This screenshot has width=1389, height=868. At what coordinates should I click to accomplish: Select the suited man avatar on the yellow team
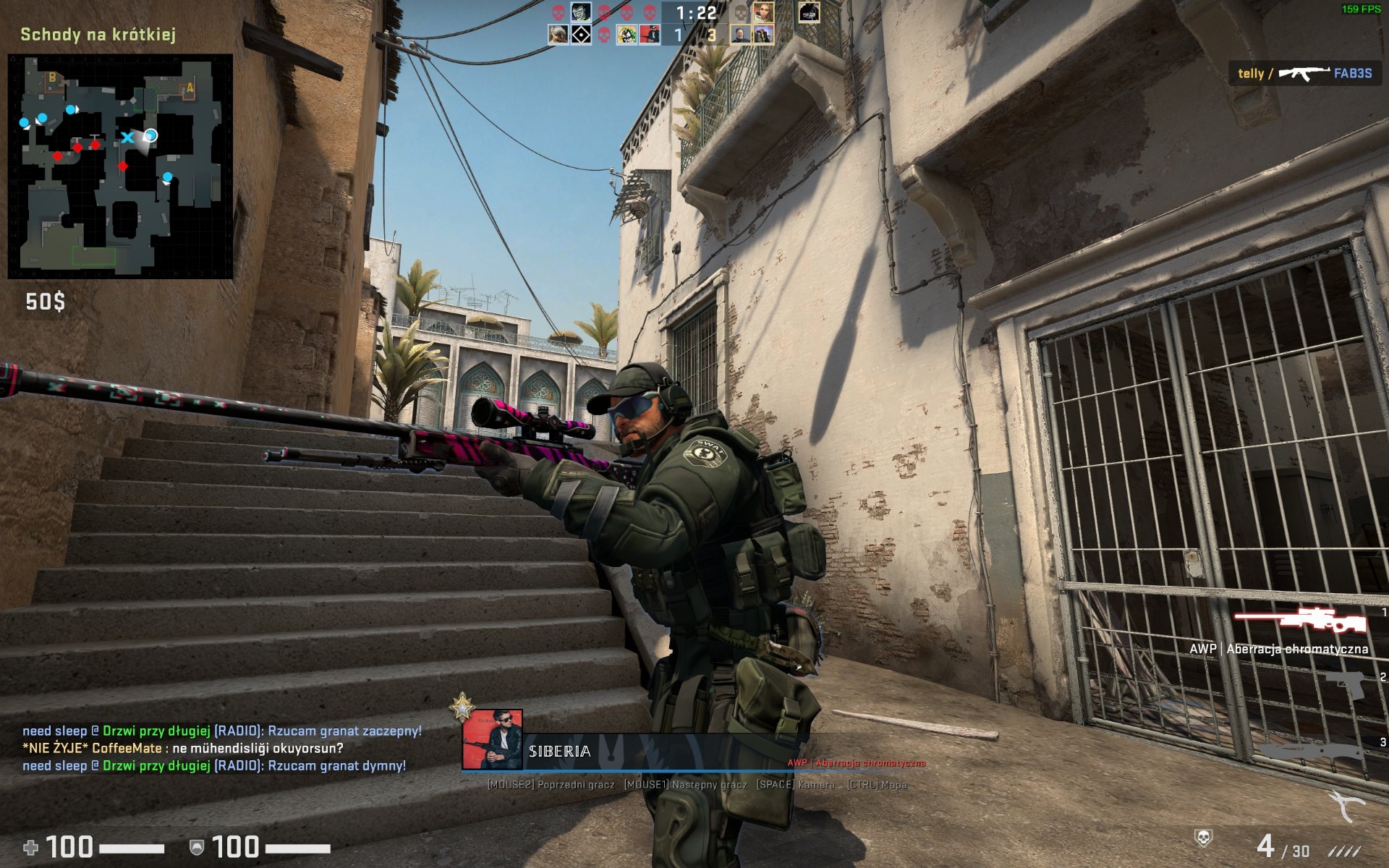pos(740,34)
